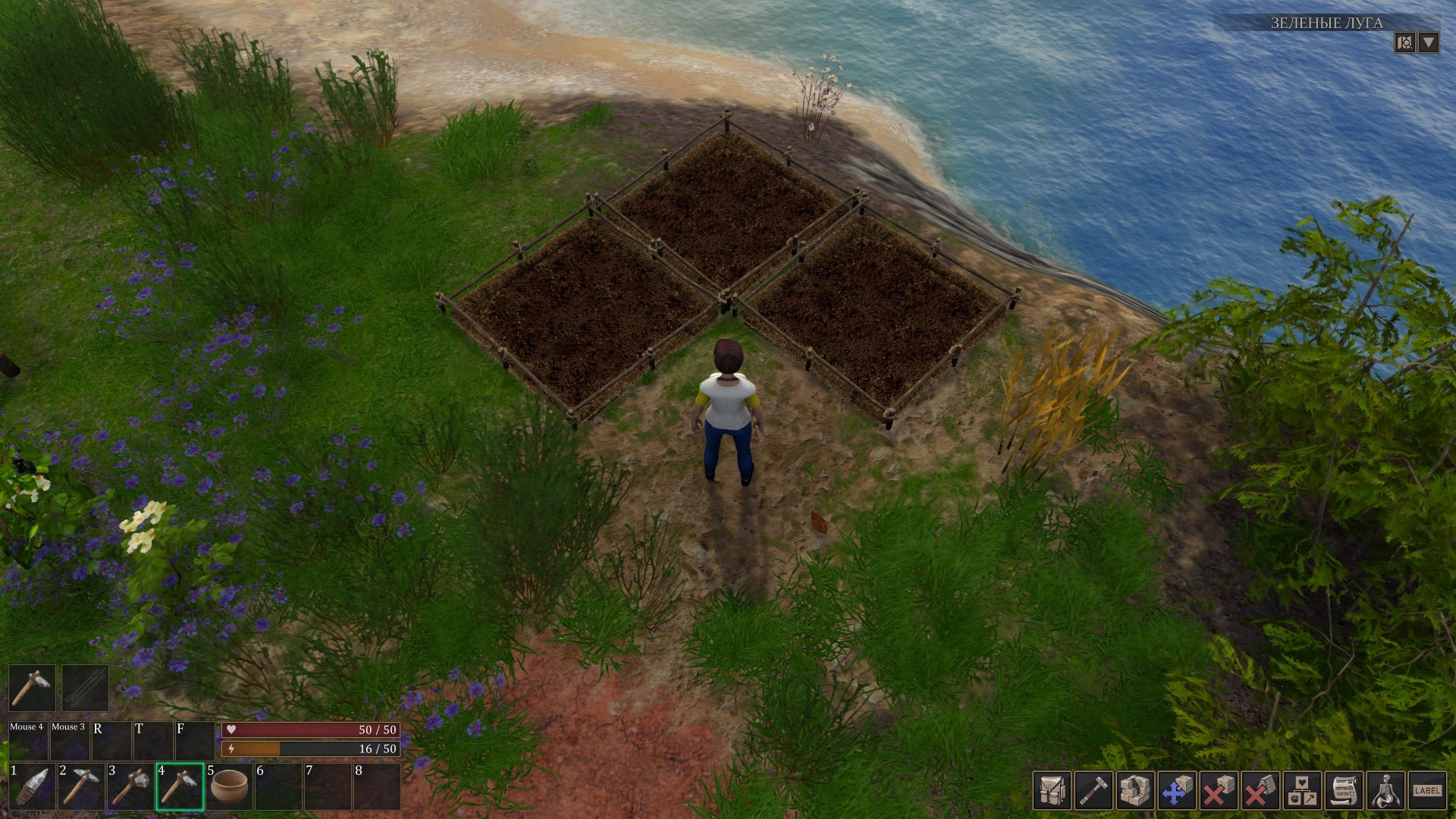Screen dimensions: 1456x819
Task: Open the map with the magnifier icon
Action: (x=1404, y=42)
